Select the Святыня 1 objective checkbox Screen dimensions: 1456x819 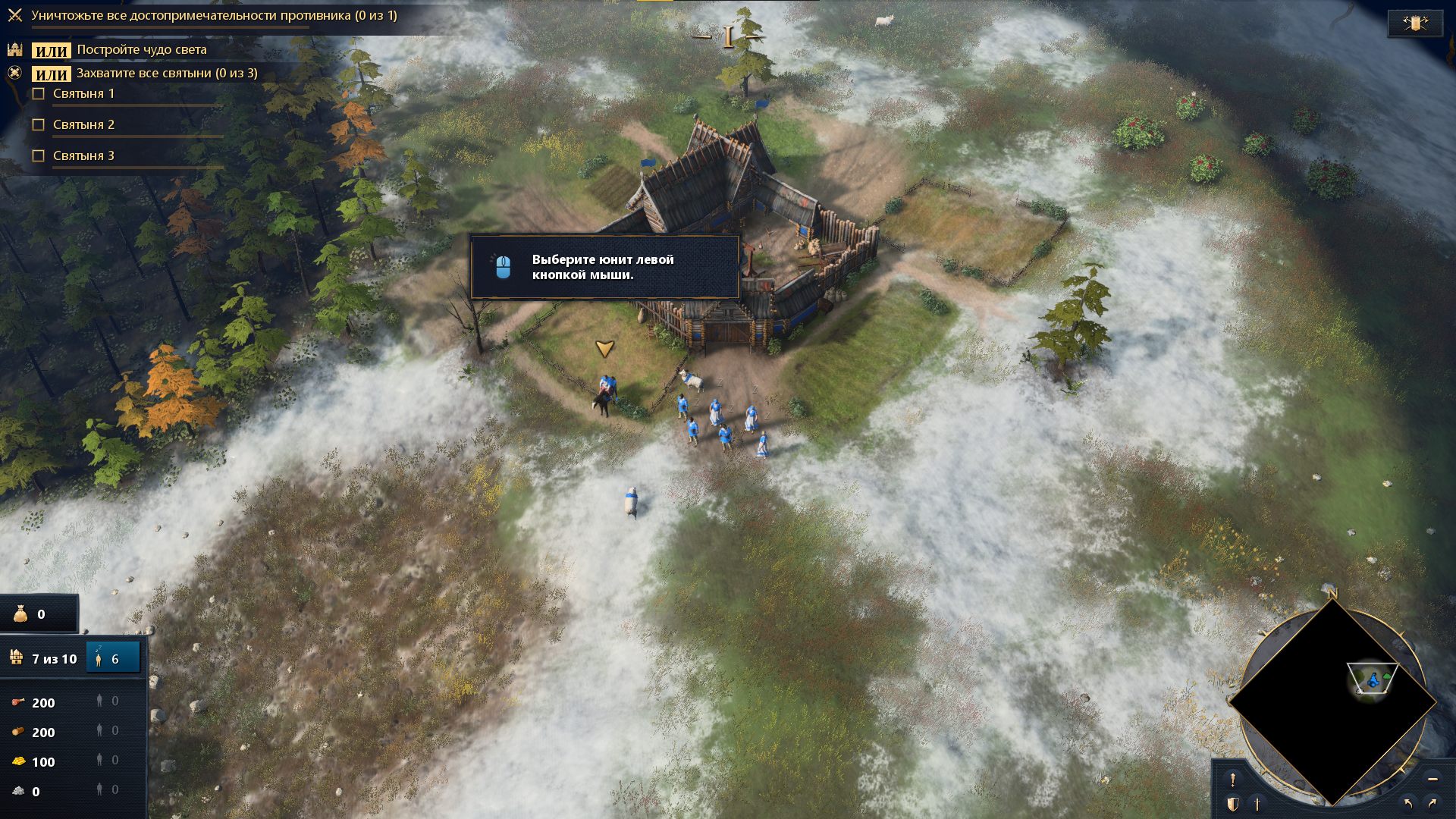[39, 94]
